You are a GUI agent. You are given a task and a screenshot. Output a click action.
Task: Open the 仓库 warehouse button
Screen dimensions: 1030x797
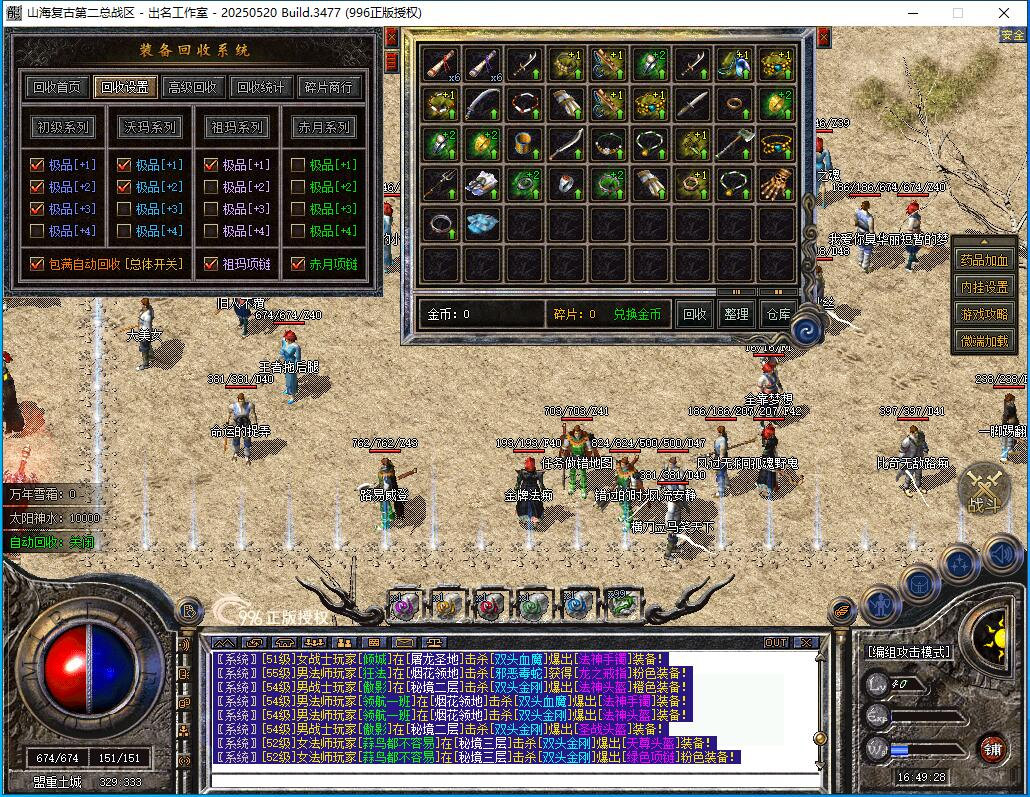[x=778, y=314]
